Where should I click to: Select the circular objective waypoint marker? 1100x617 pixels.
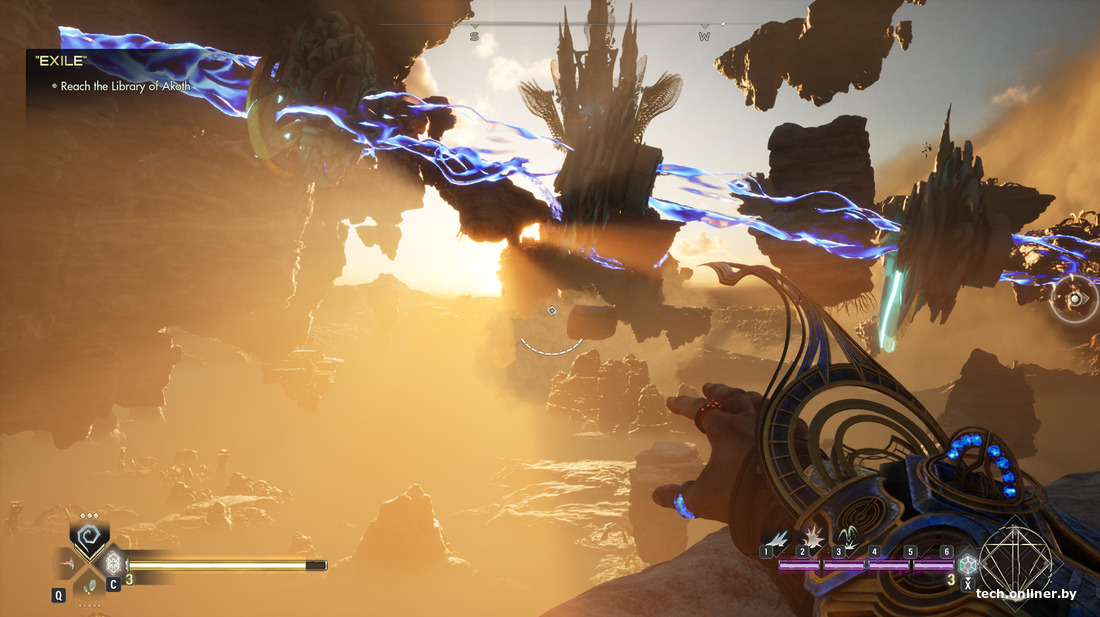coord(1075,298)
